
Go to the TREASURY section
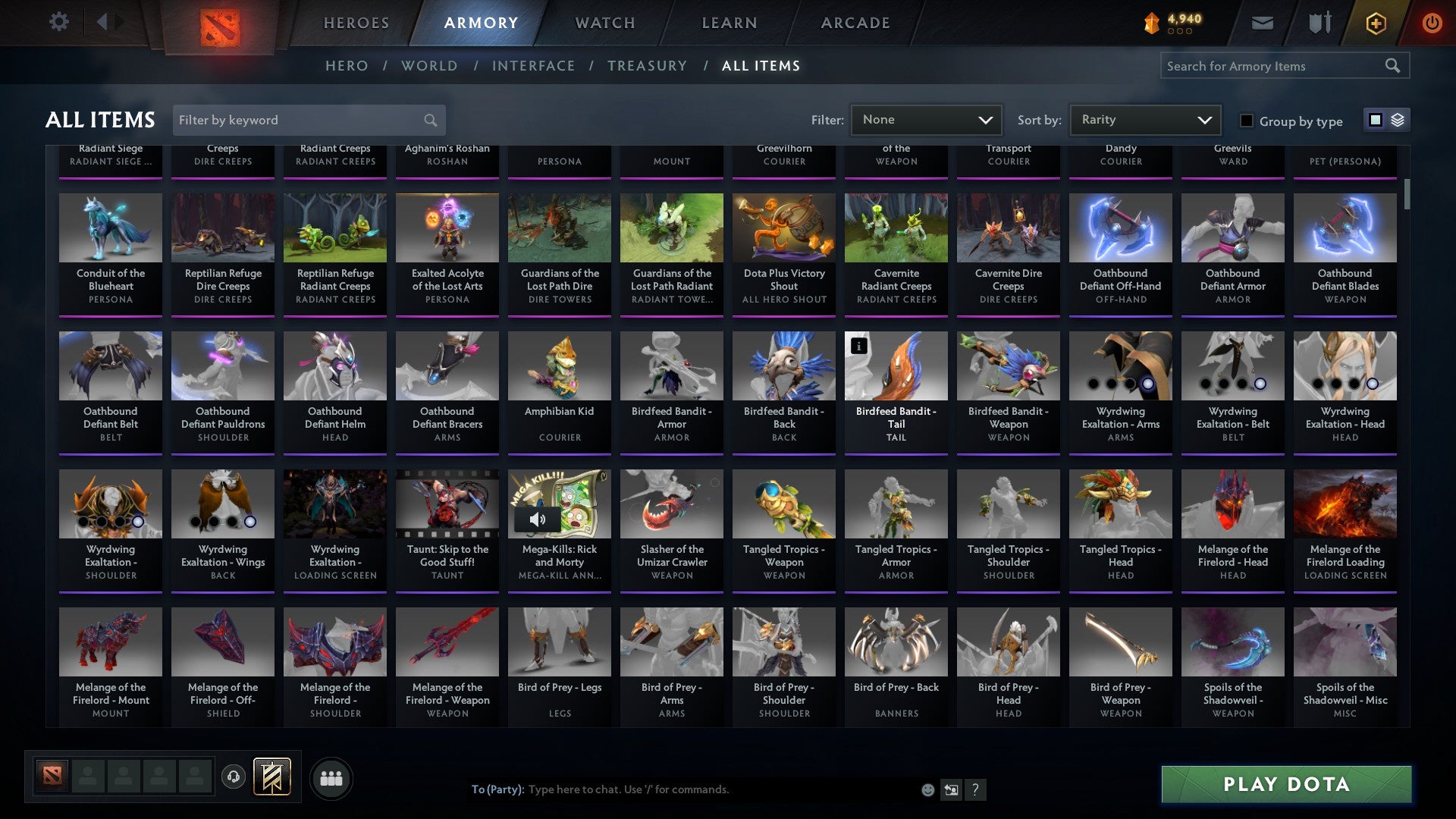648,66
